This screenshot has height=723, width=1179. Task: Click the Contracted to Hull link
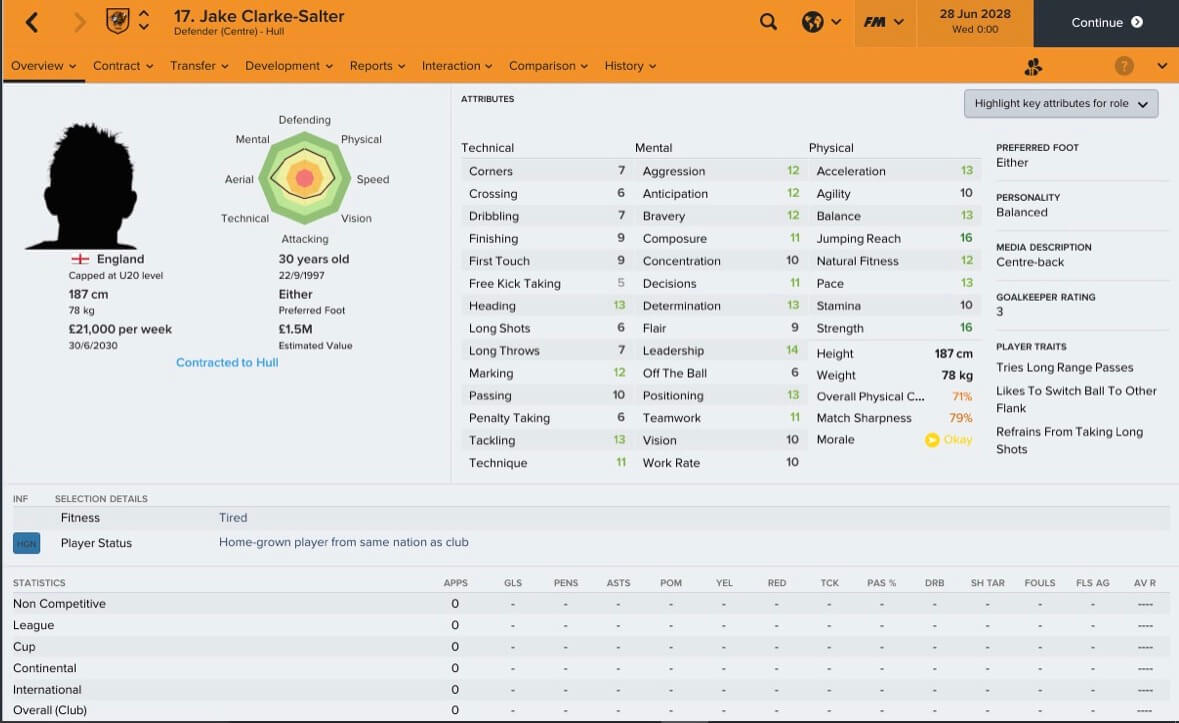[227, 362]
